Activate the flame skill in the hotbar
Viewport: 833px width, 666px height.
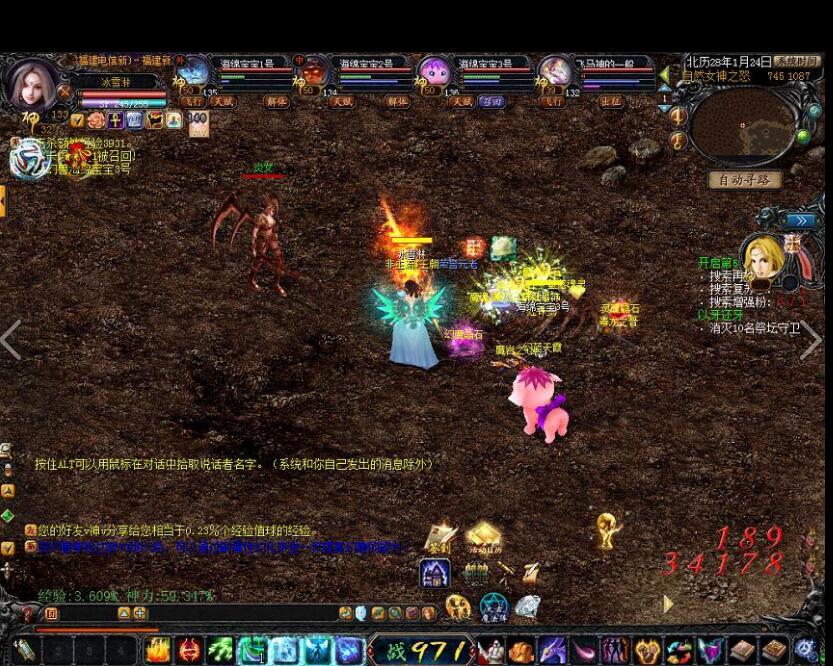(x=157, y=650)
